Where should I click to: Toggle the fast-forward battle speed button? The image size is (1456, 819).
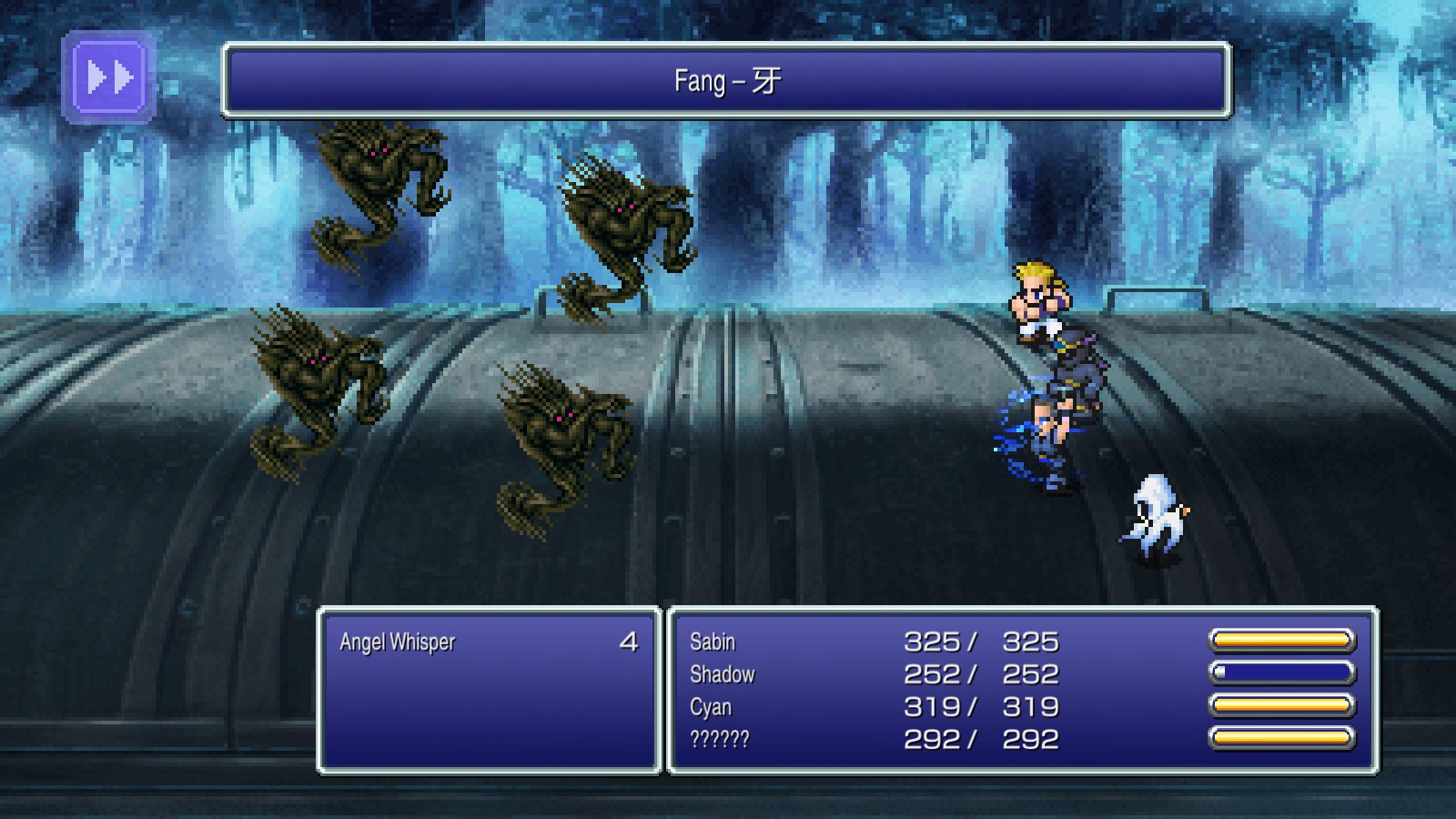pyautogui.click(x=108, y=77)
